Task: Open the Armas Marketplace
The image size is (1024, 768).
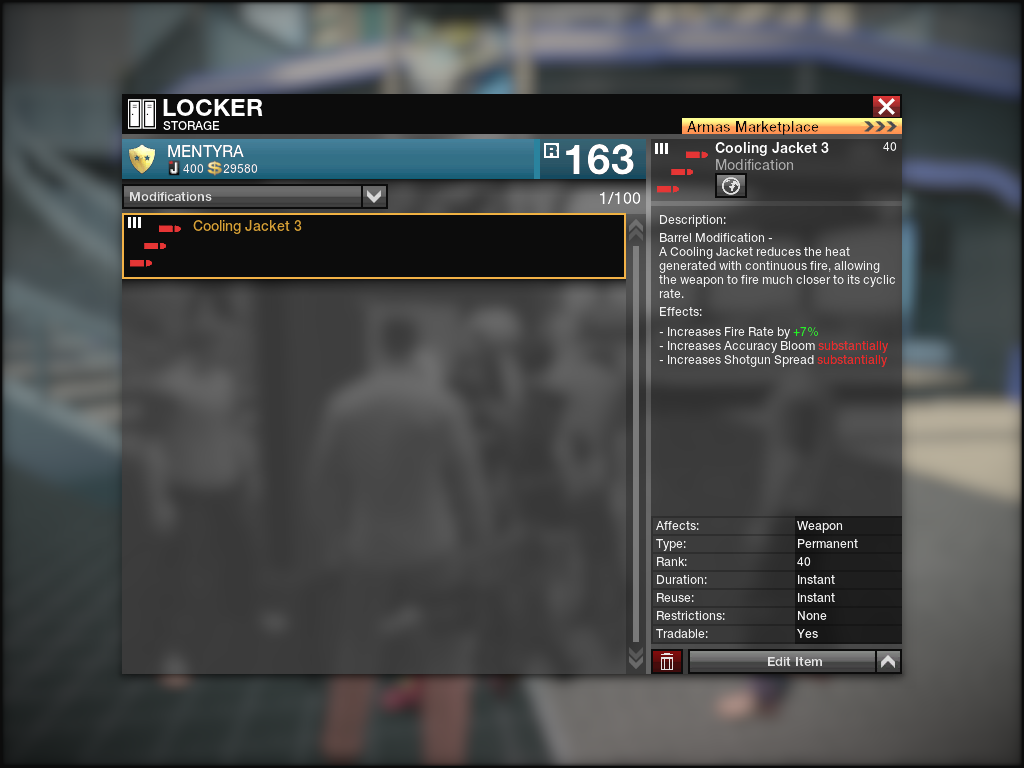Action: (791, 127)
